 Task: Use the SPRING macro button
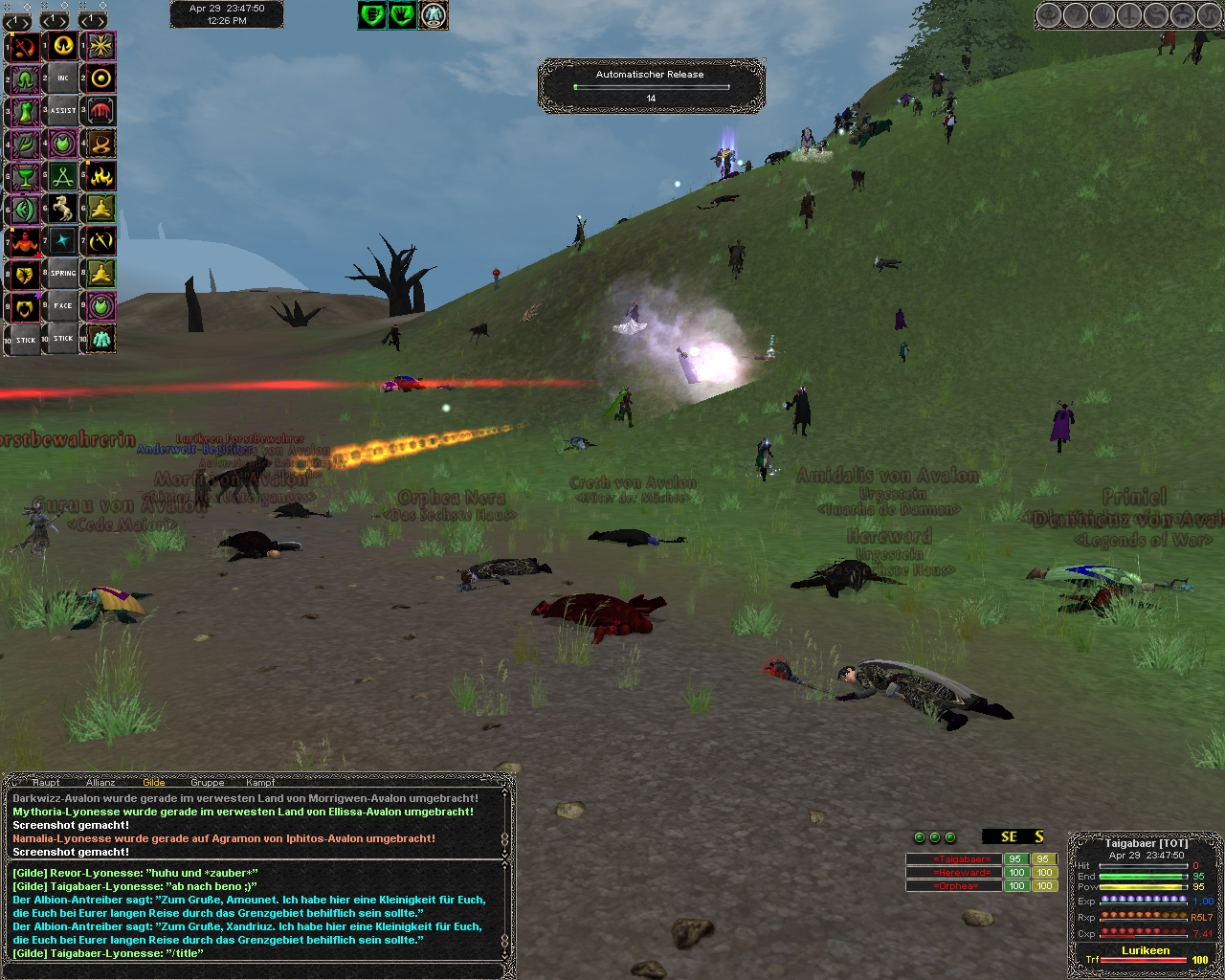(x=63, y=273)
